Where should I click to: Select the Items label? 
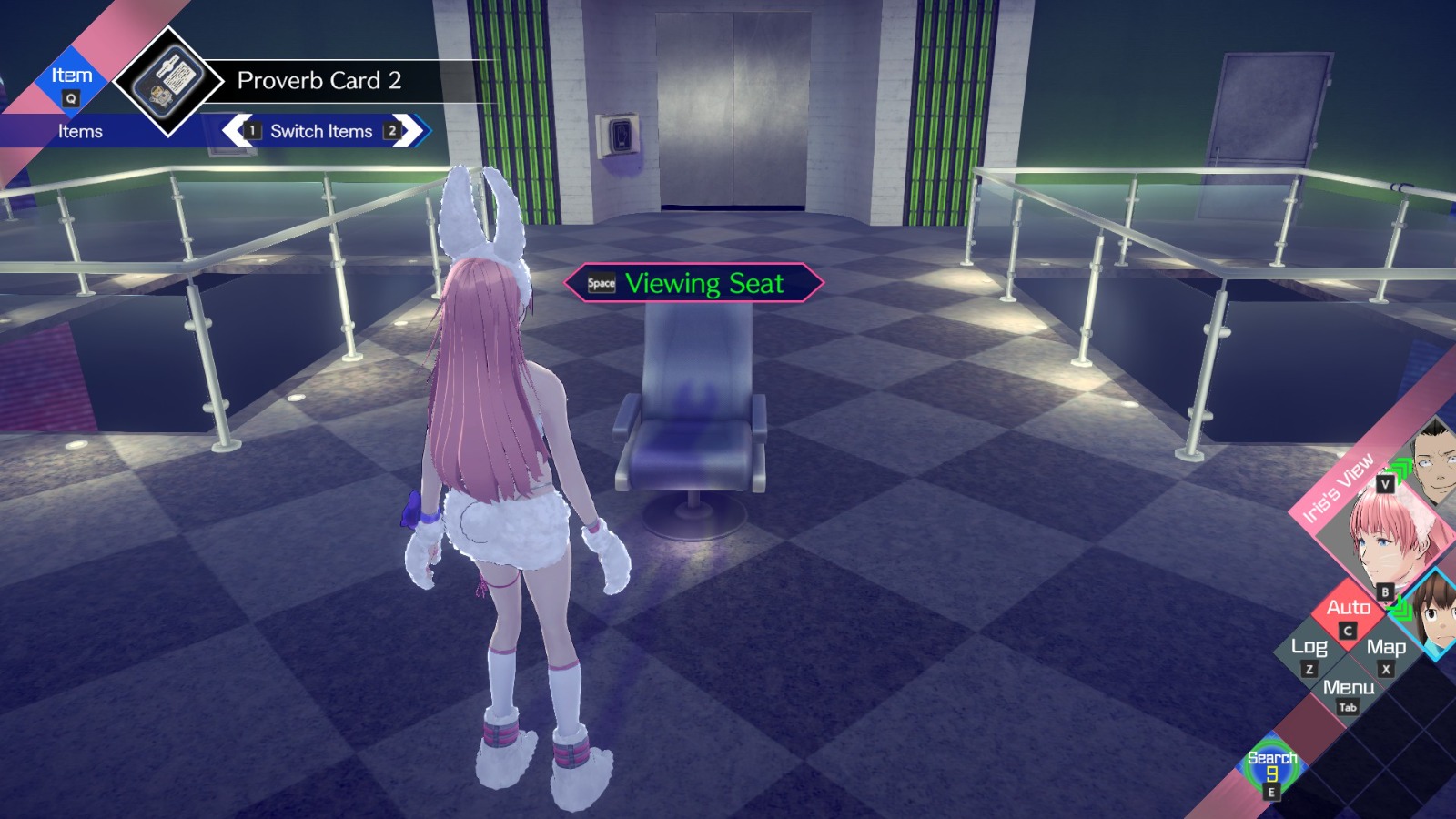click(x=81, y=130)
